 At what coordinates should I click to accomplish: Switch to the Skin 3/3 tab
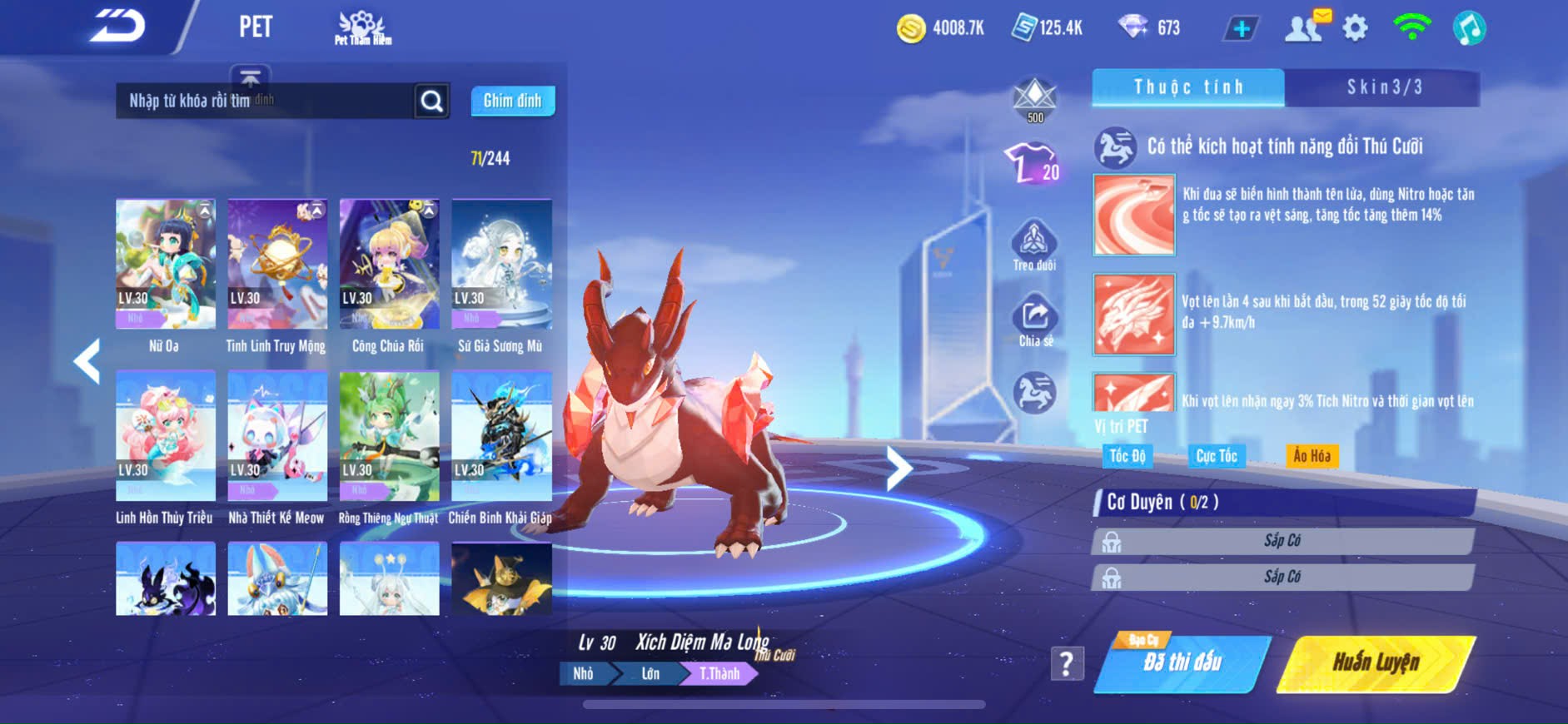(1383, 87)
